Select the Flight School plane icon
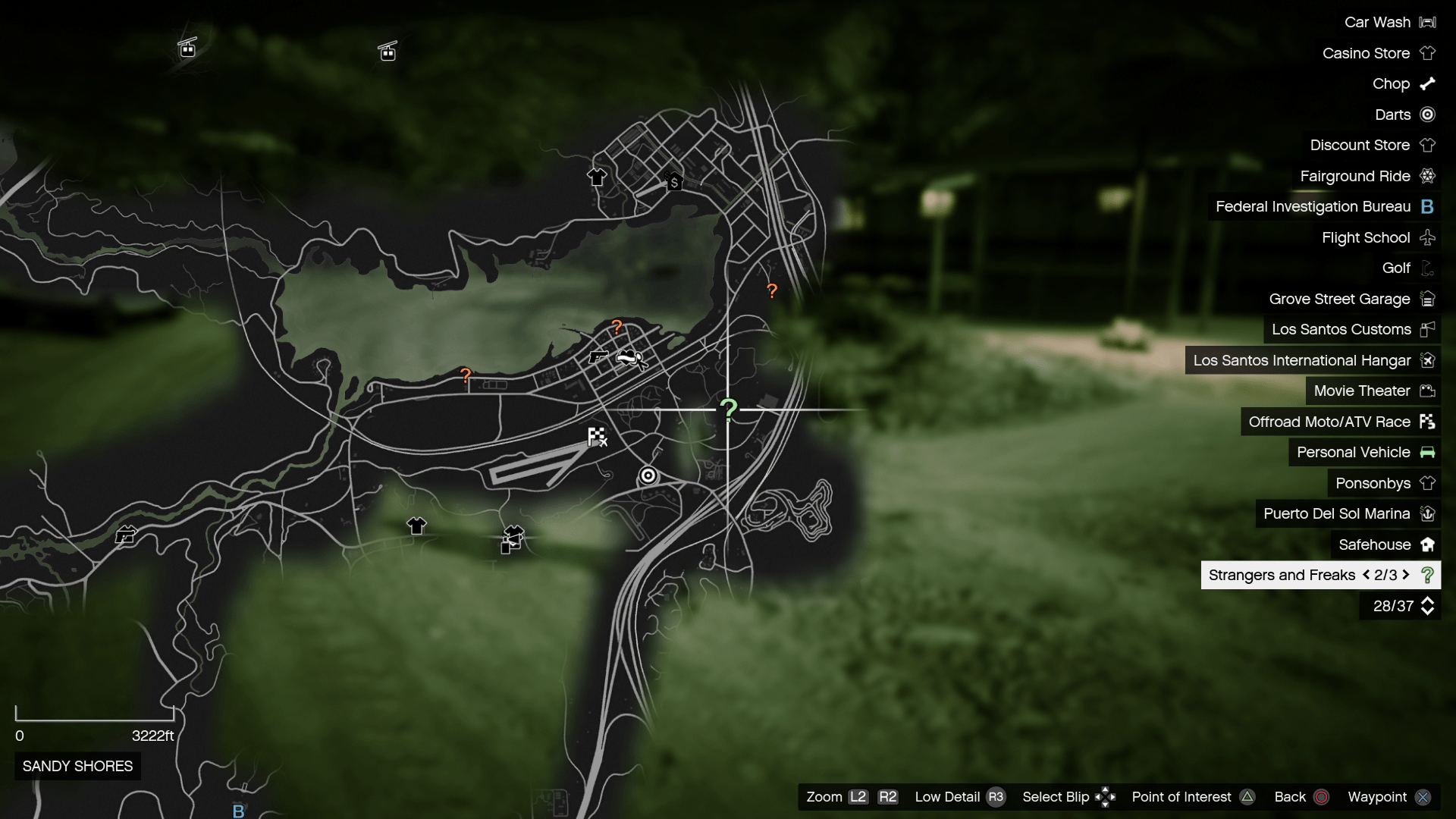The width and height of the screenshot is (1456, 819). pyautogui.click(x=1429, y=237)
